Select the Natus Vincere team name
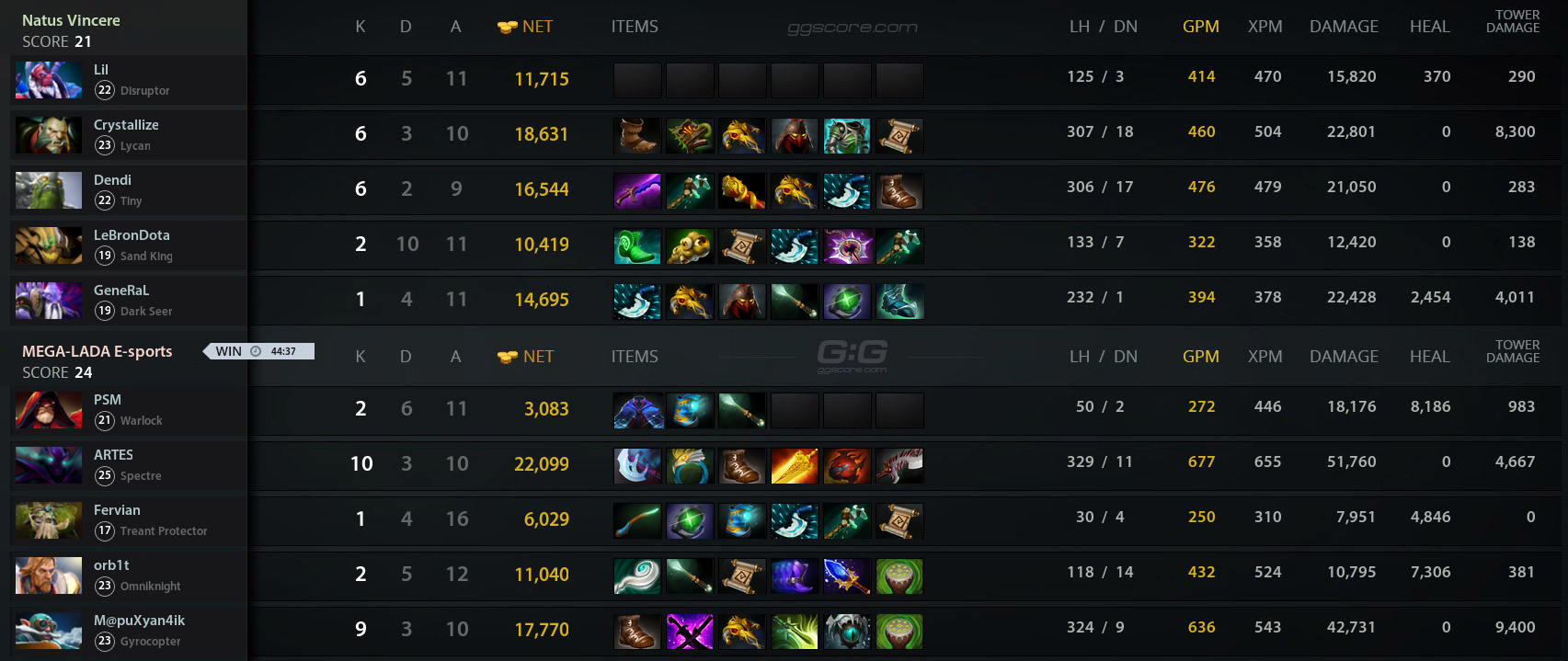Viewport: 1568px width, 661px height. 71,20
